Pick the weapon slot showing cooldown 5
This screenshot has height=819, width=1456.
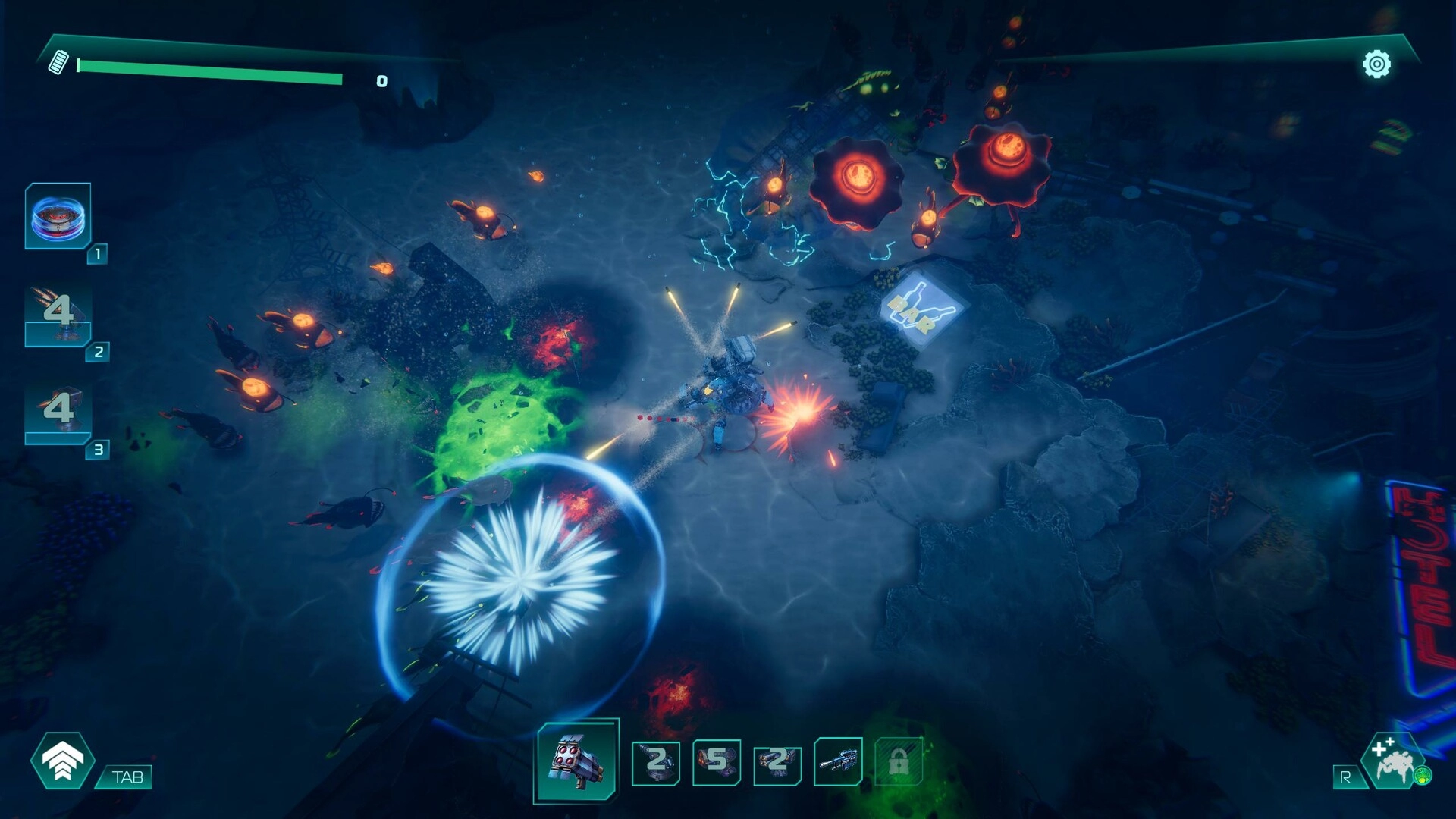[717, 762]
